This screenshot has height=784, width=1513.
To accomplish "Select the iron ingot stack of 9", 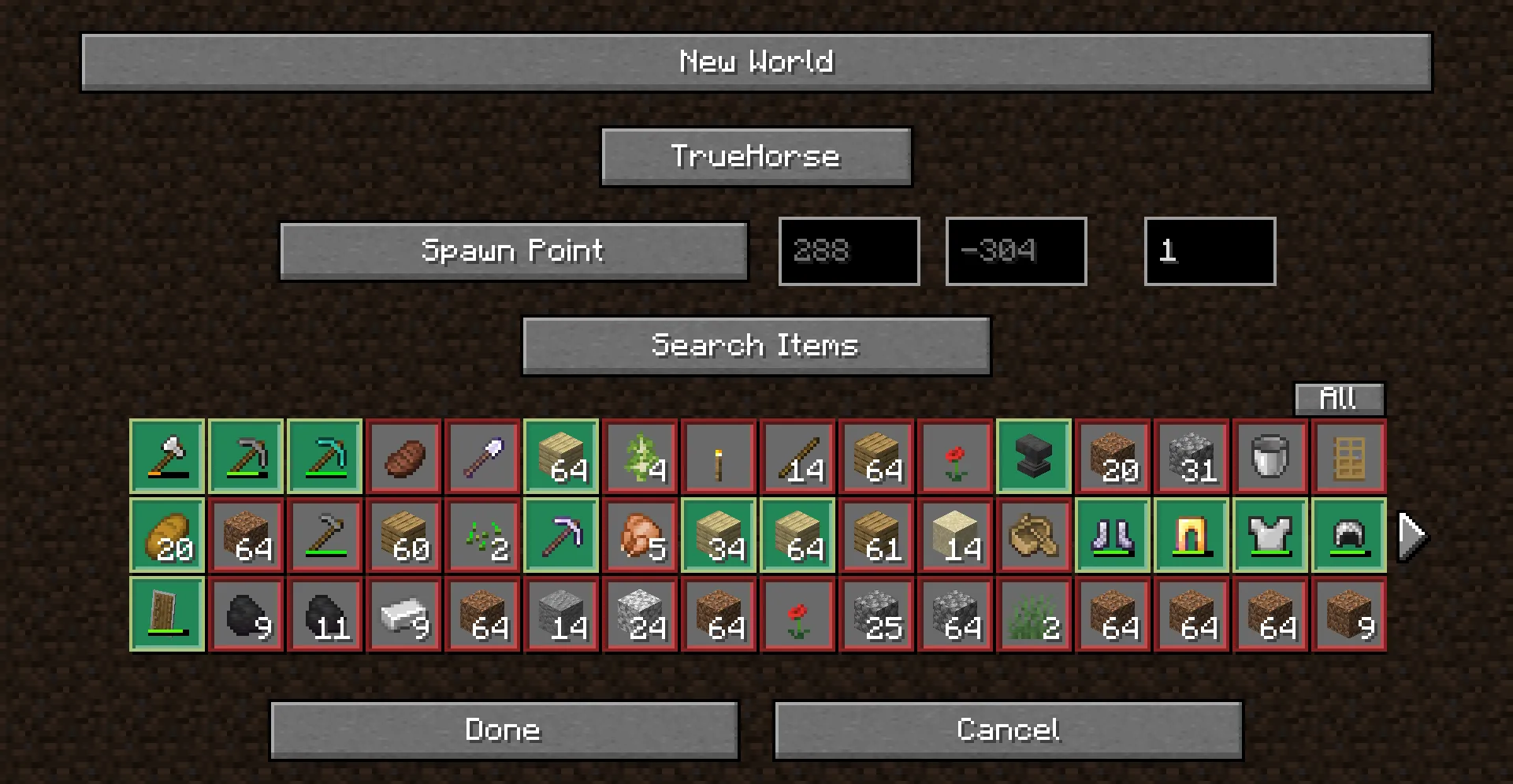I will tap(403, 615).
